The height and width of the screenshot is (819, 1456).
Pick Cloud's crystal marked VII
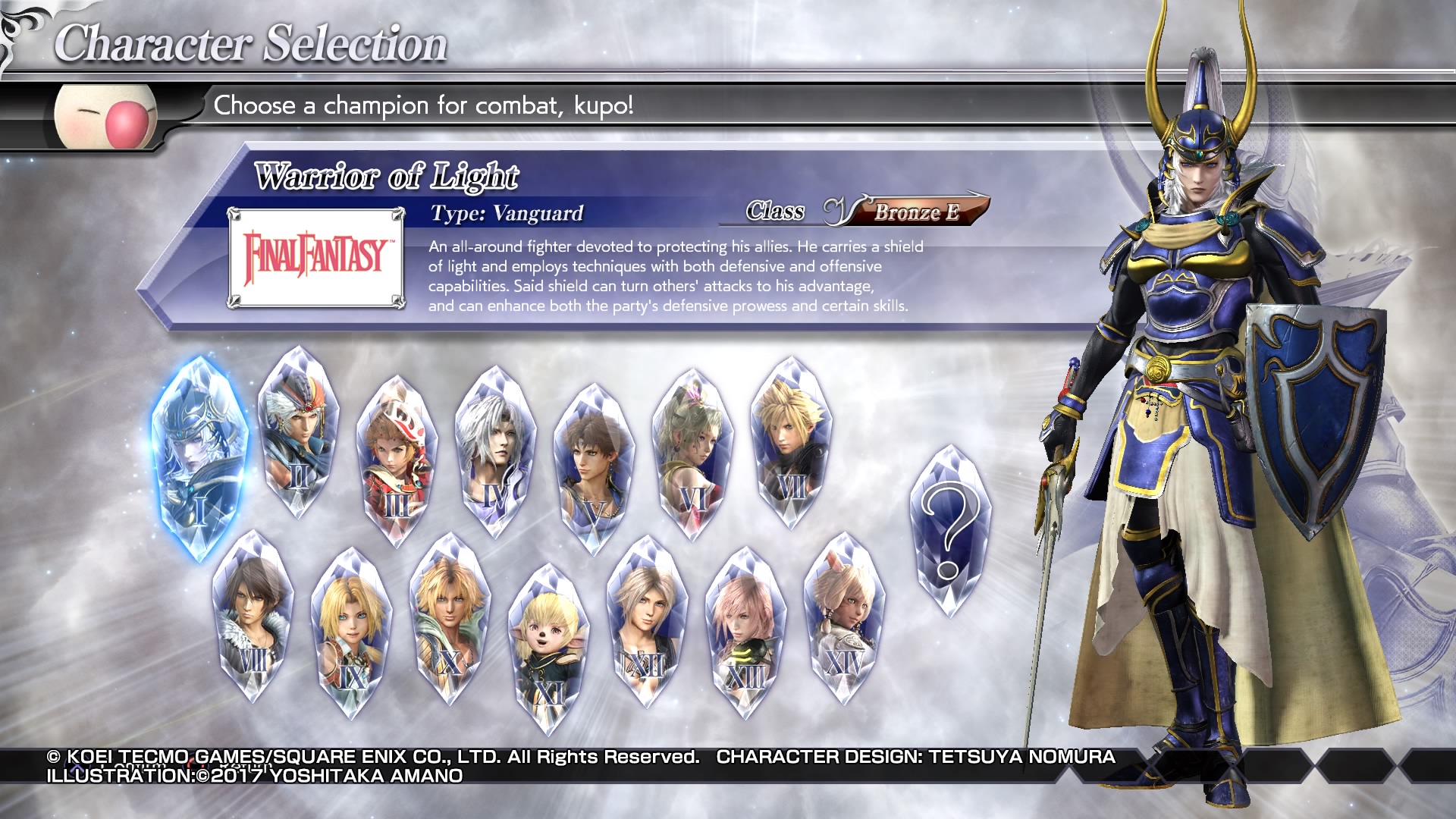point(791,442)
